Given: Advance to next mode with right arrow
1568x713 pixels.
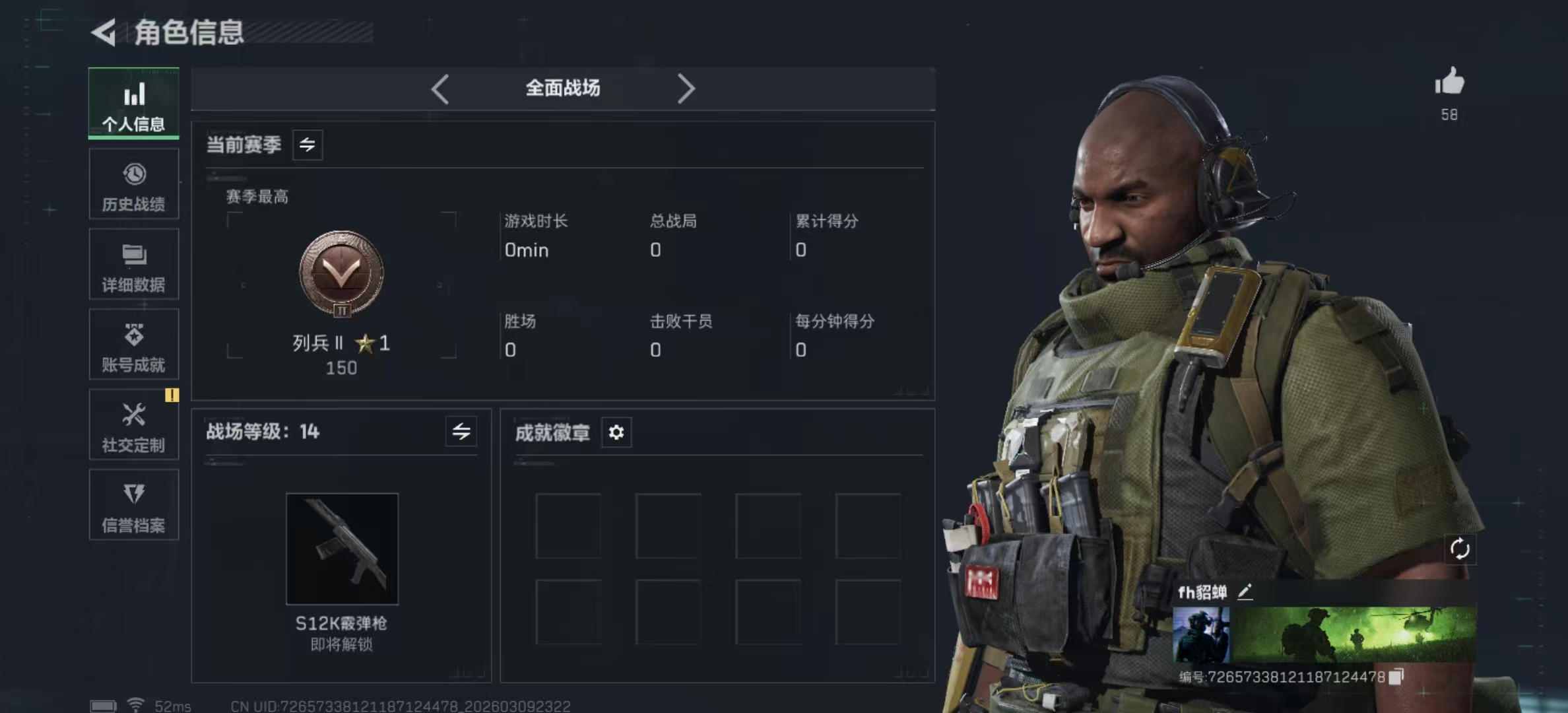Looking at the screenshot, I should (686, 88).
